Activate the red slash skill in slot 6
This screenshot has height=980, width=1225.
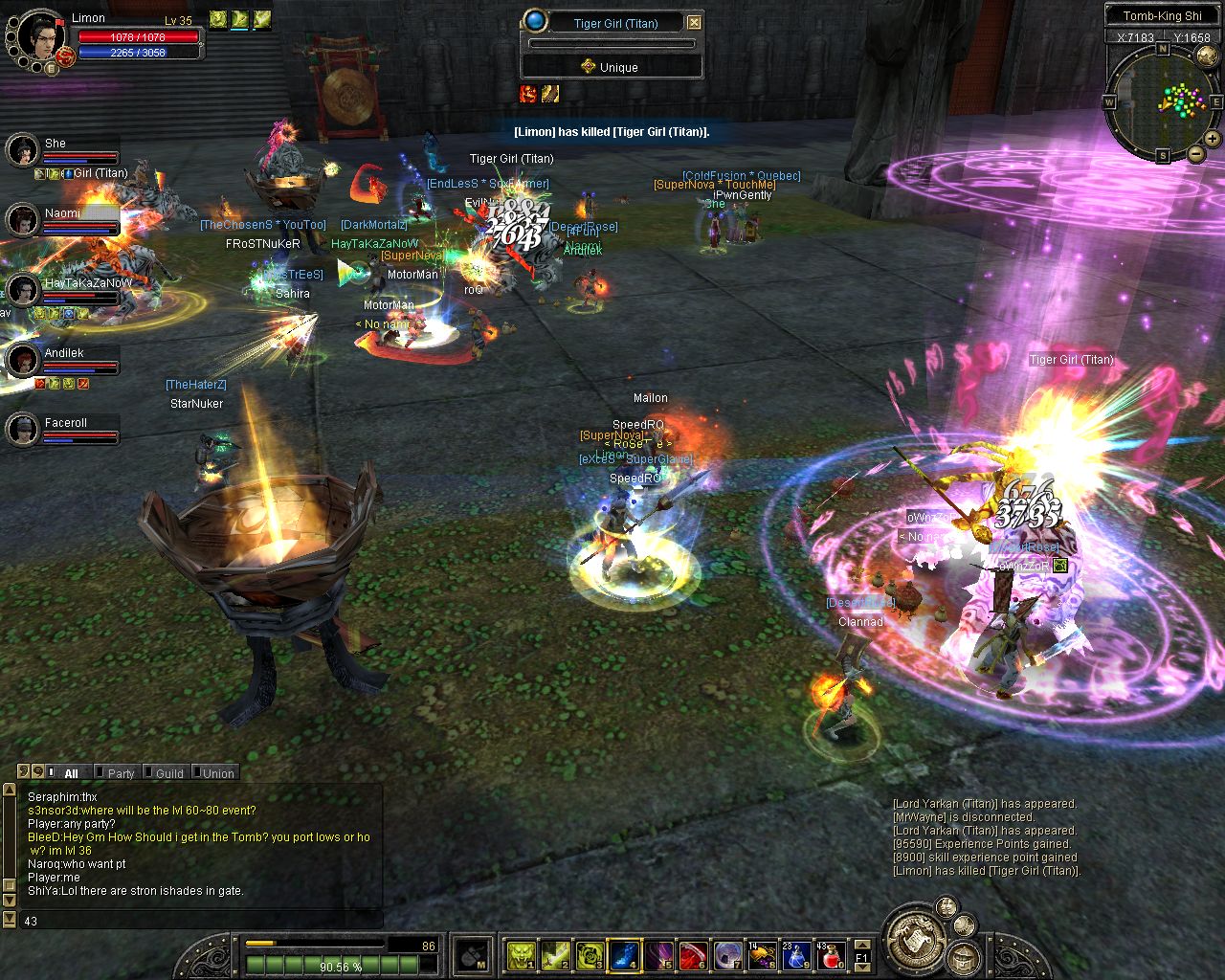coord(693,955)
